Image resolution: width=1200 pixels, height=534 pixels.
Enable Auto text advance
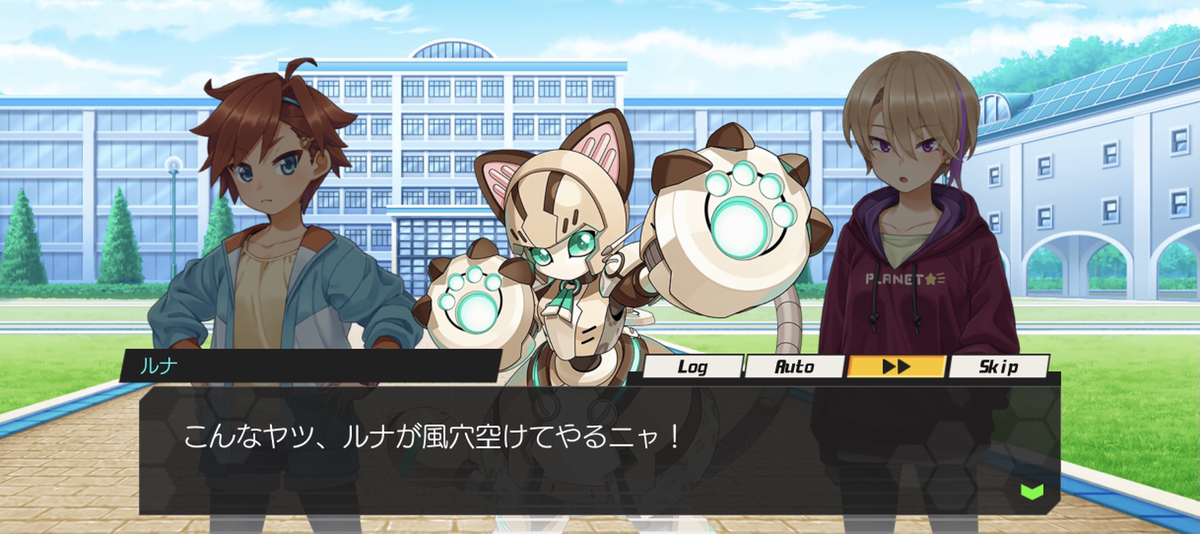pos(795,367)
